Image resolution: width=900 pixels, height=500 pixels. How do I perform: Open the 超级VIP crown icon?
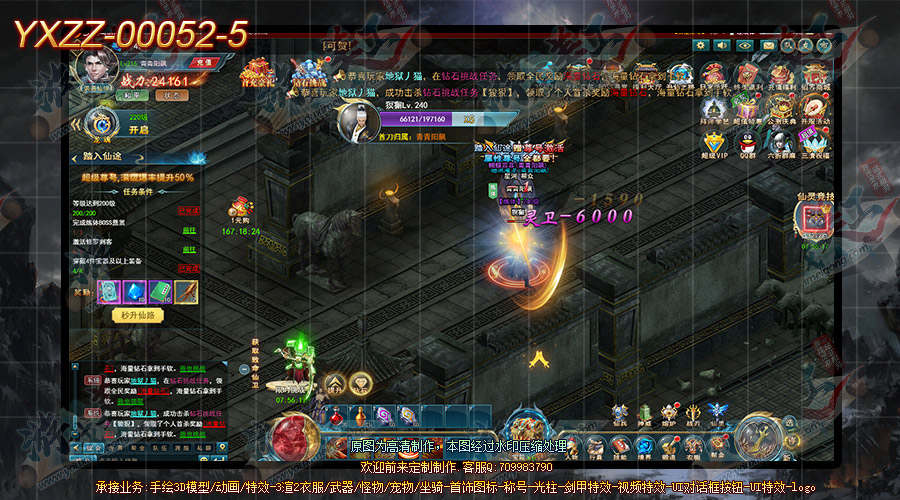click(714, 141)
